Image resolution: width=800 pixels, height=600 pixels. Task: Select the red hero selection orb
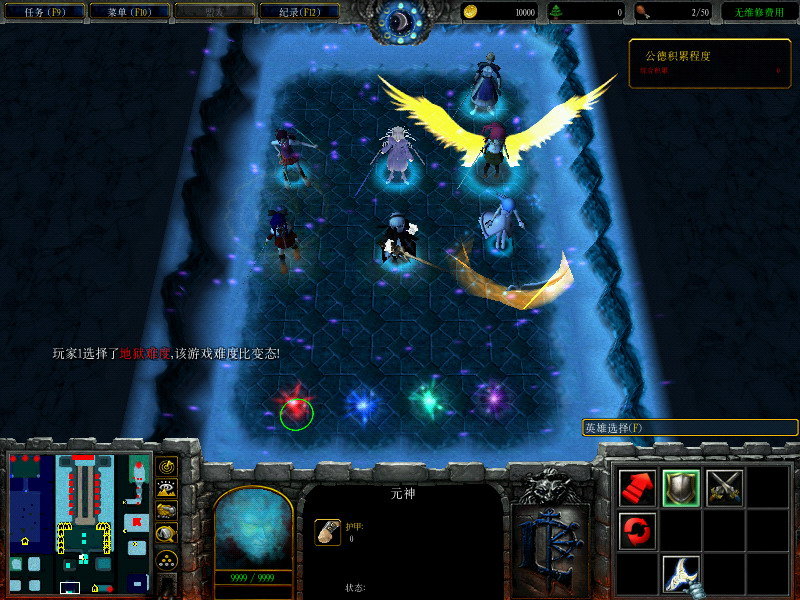[x=295, y=410]
